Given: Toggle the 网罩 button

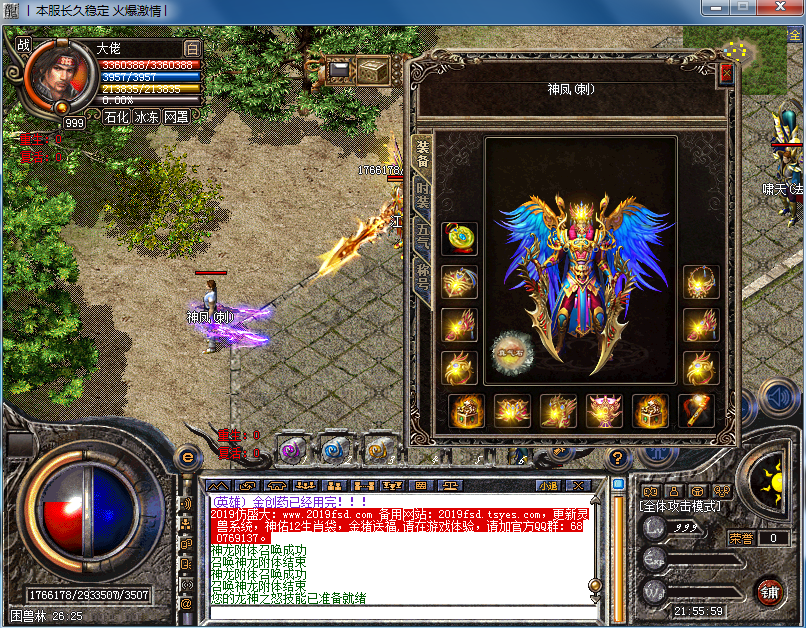Looking at the screenshot, I should pyautogui.click(x=177, y=116).
